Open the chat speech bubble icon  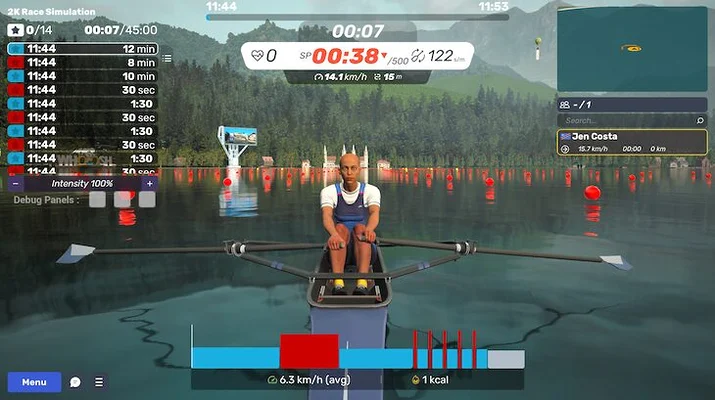(x=75, y=382)
